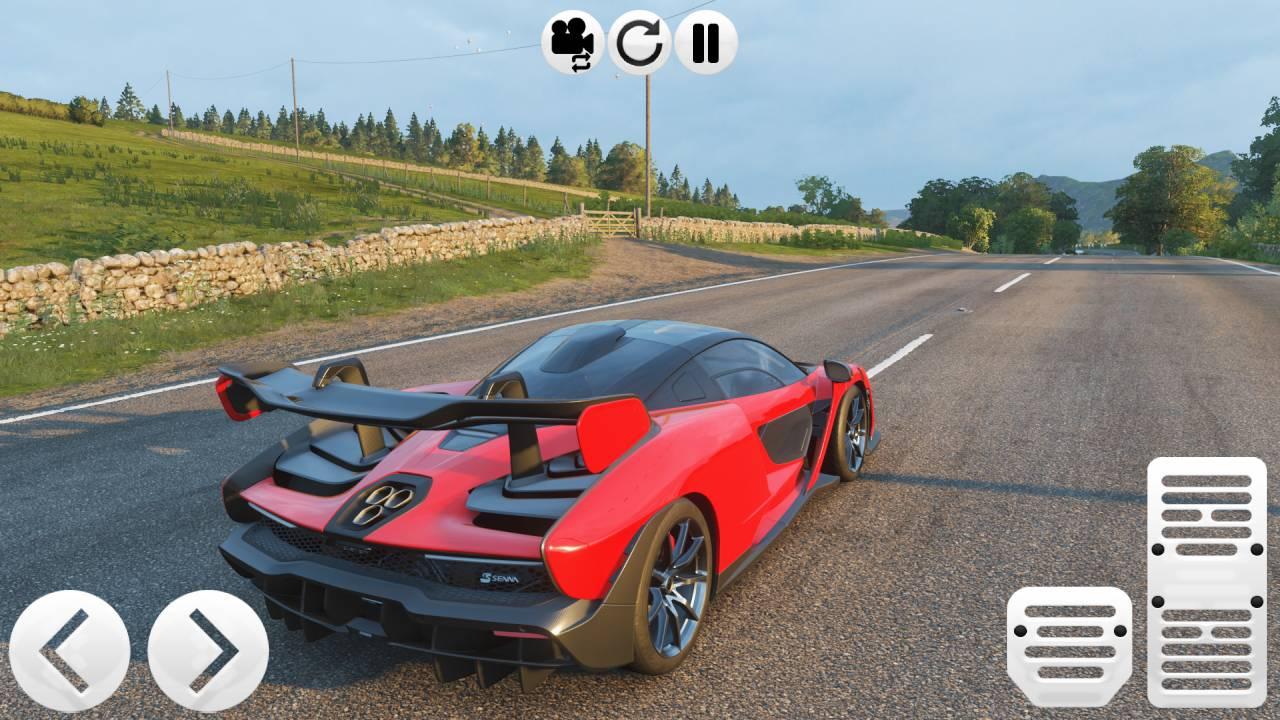Pause the game

pyautogui.click(x=706, y=42)
